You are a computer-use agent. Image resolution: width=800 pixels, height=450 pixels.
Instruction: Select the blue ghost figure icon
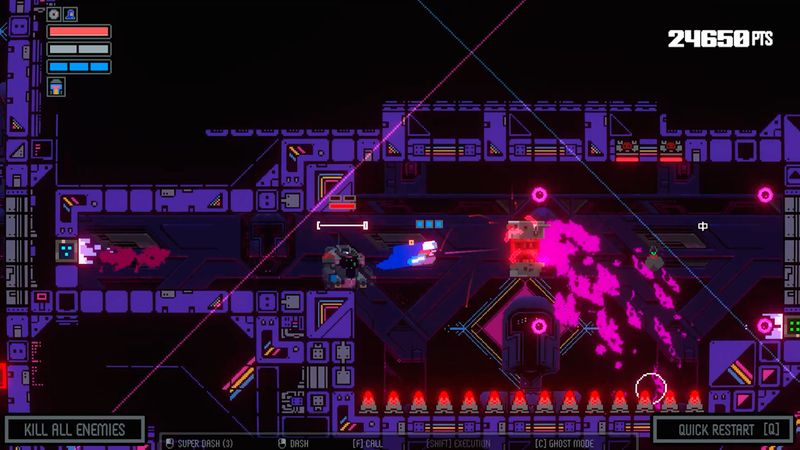pyautogui.click(x=70, y=15)
